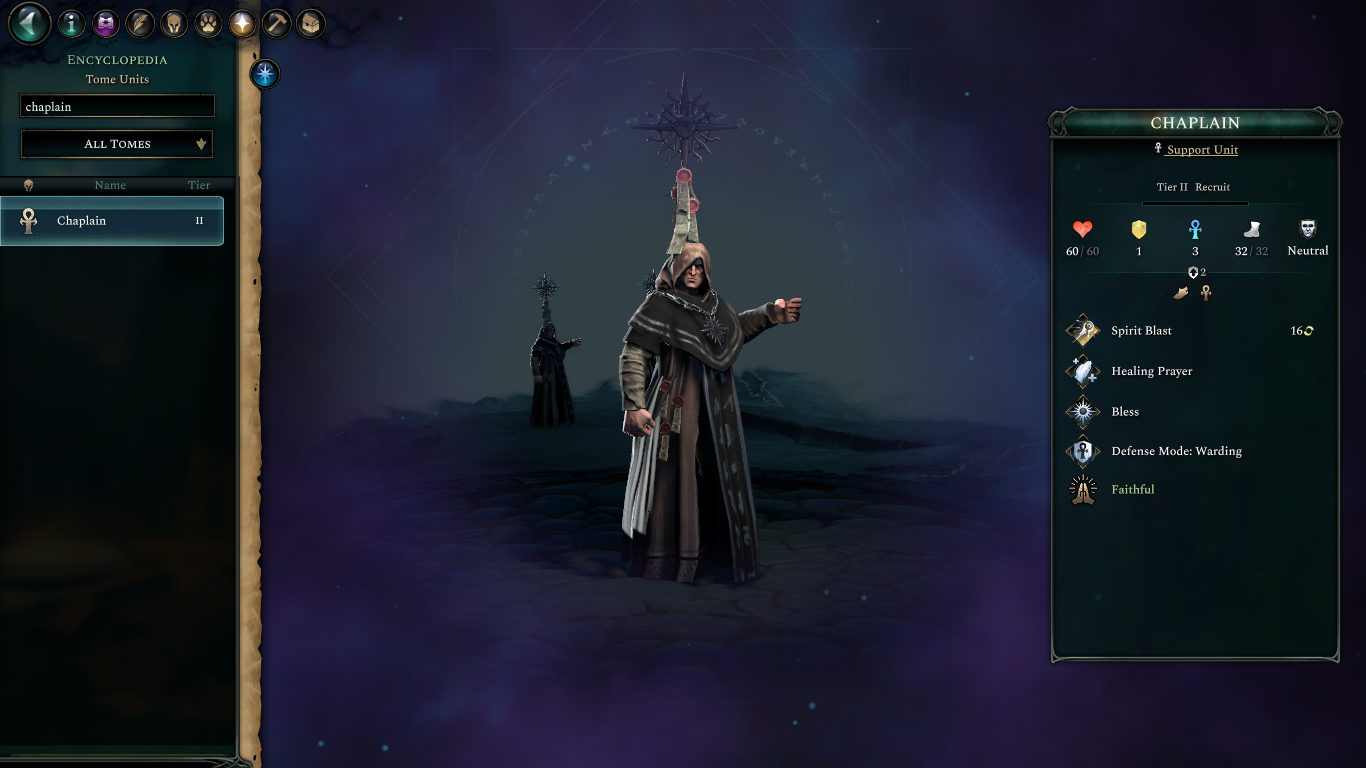Click the info encyclopedia icon in the toolbar
This screenshot has width=1366, height=768.
(71, 23)
